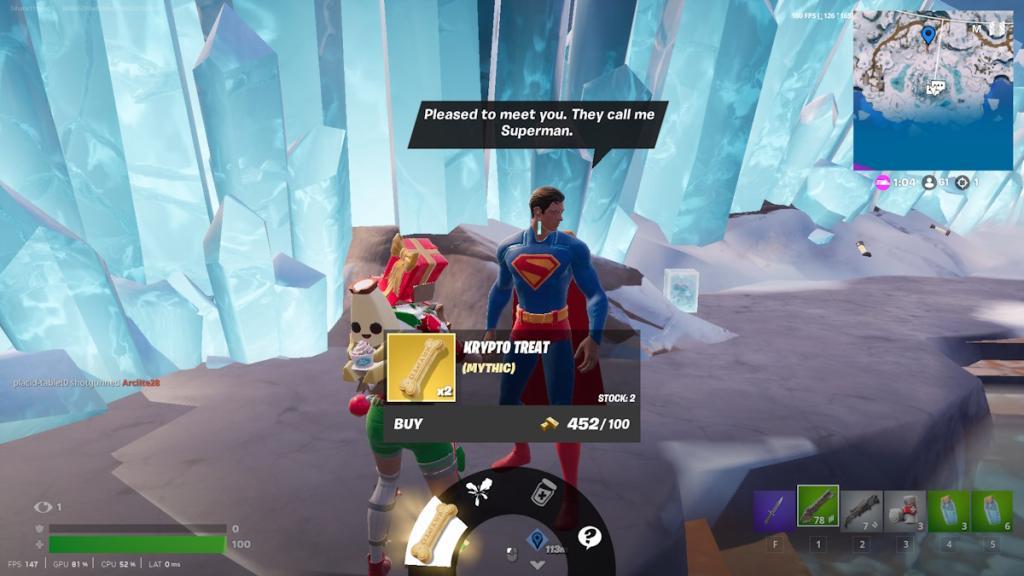Screen dimensions: 1024x576
Task: Select the bandages slot
Action: coord(905,510)
